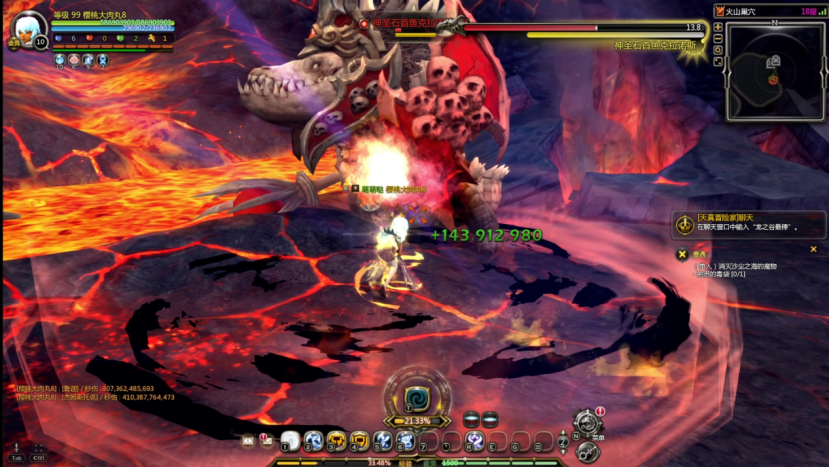
Task: Close the quest tracker entry
Action: 813,249
